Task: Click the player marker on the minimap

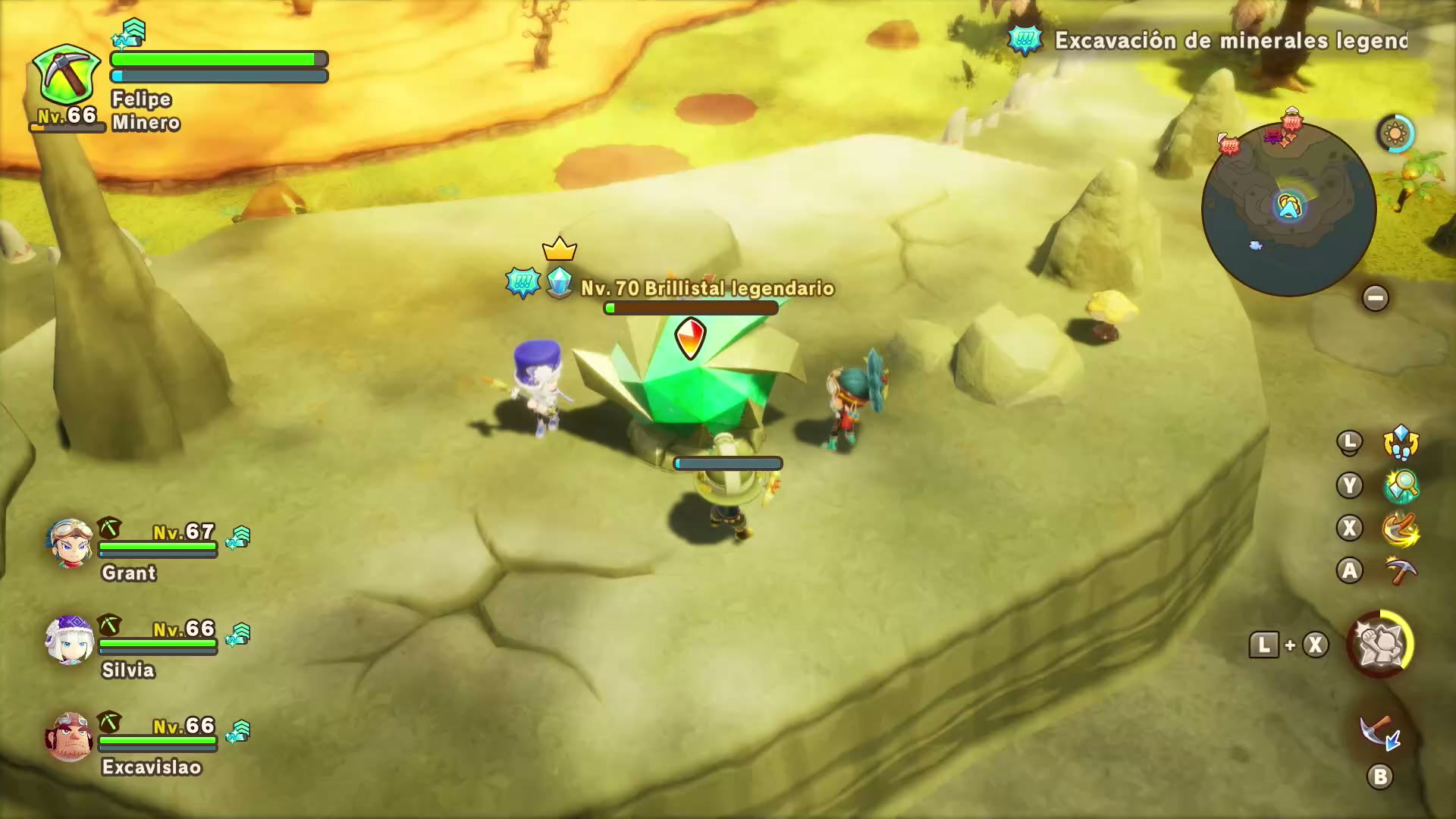Action: [1289, 206]
